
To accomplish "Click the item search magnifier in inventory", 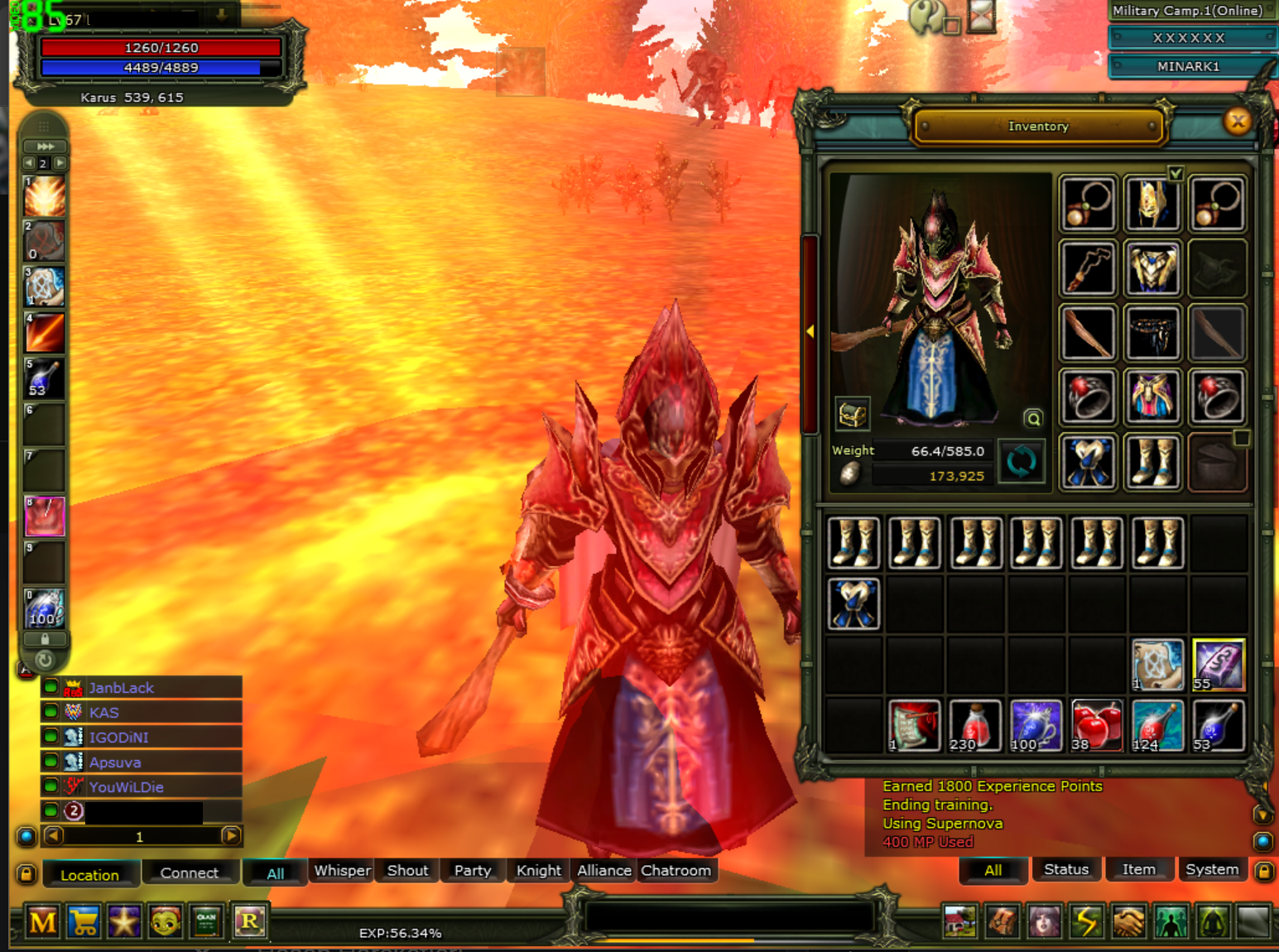I will 1033,419.
